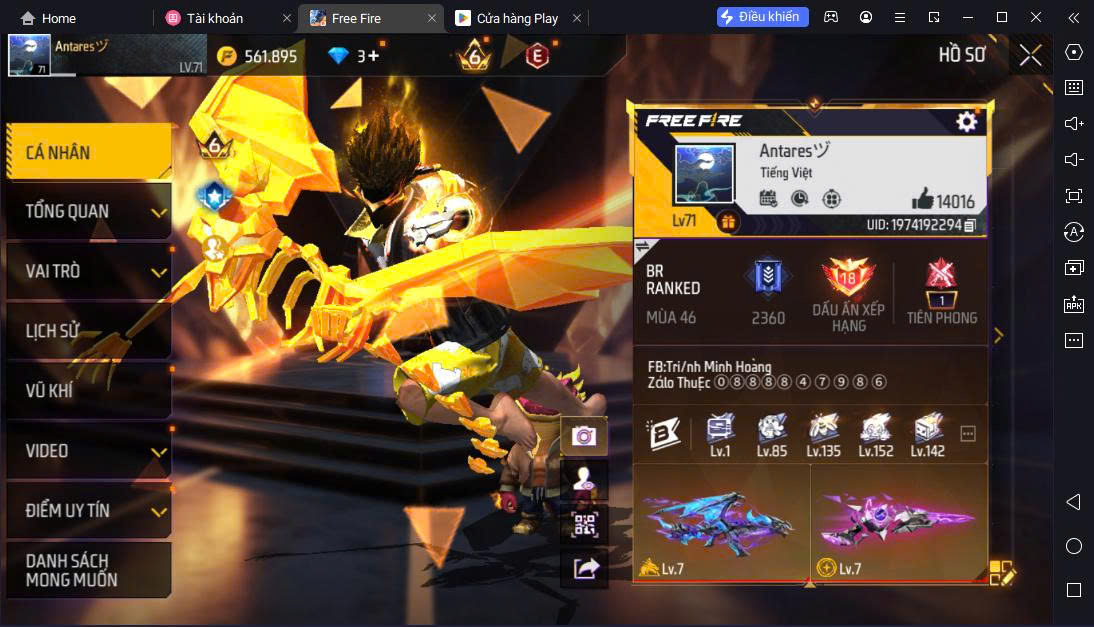This screenshot has width=1094, height=627.
Task: Open the LỊCH SỬ tab
Action: pos(88,331)
